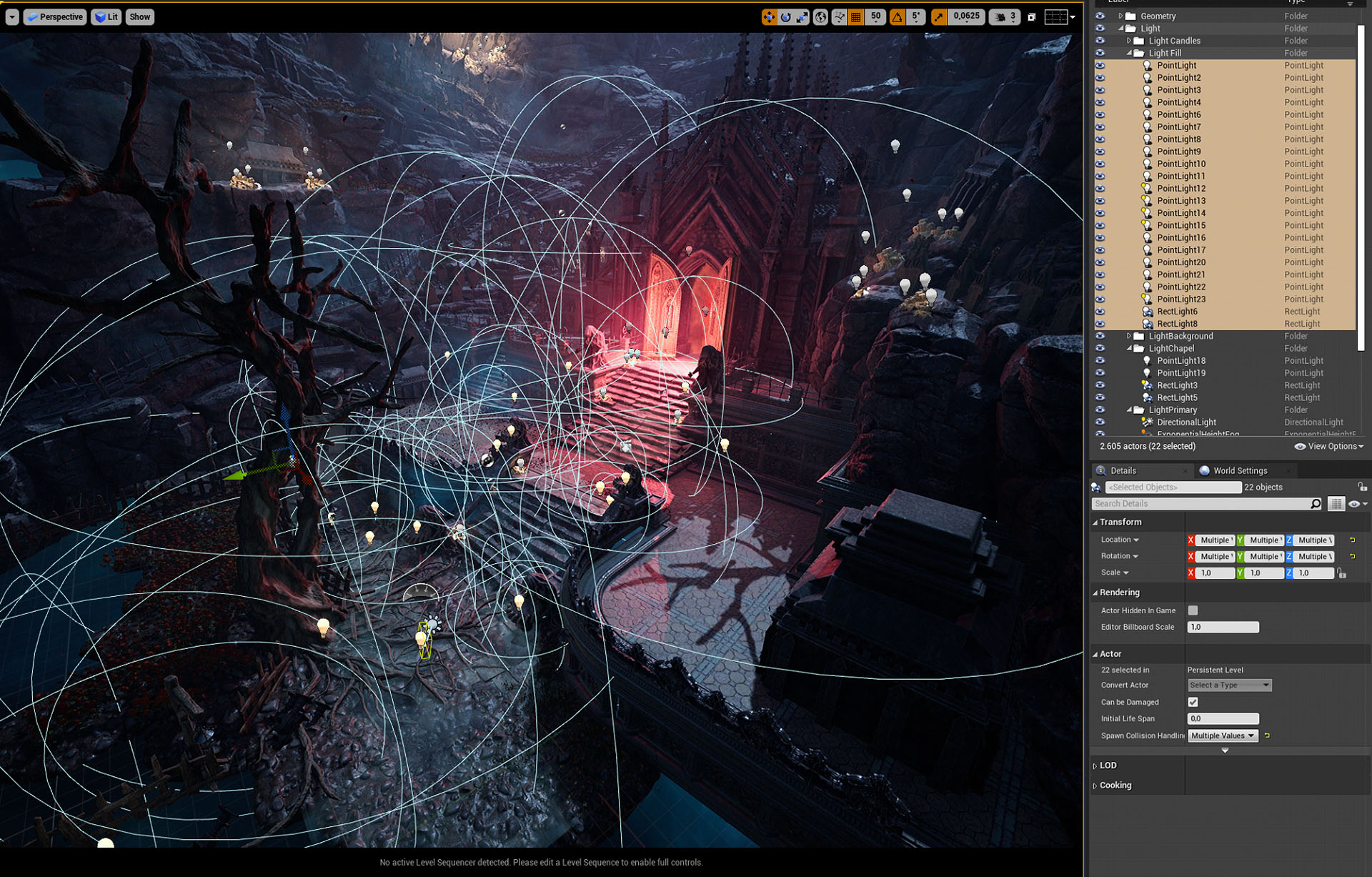Viewport: 1372px width, 877px height.
Task: Untick the Can be Damaged checkbox
Action: click(1193, 702)
